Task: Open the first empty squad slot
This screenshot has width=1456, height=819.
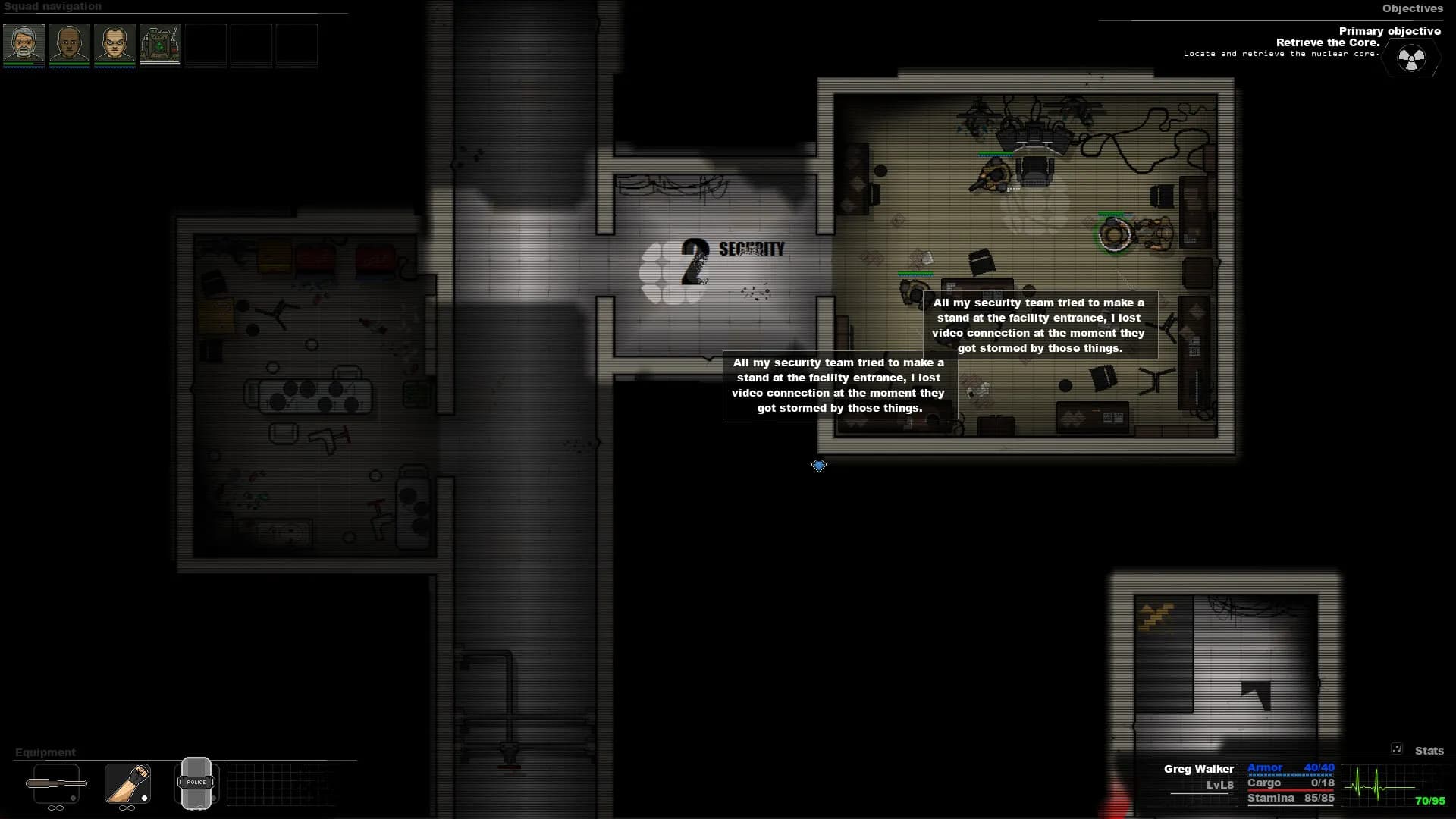Action: tap(207, 45)
